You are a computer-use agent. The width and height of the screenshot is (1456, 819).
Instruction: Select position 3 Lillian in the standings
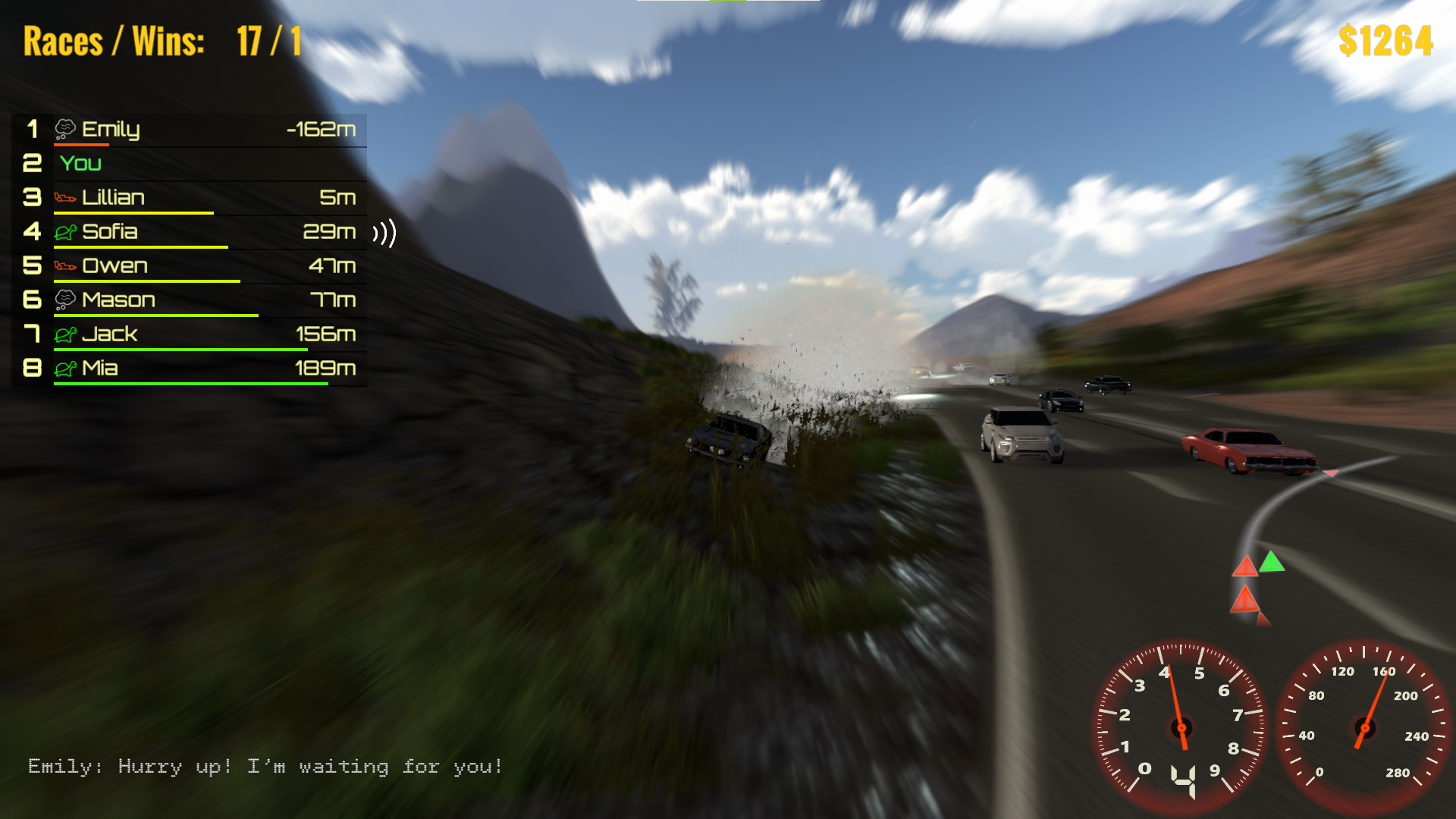tap(190, 197)
